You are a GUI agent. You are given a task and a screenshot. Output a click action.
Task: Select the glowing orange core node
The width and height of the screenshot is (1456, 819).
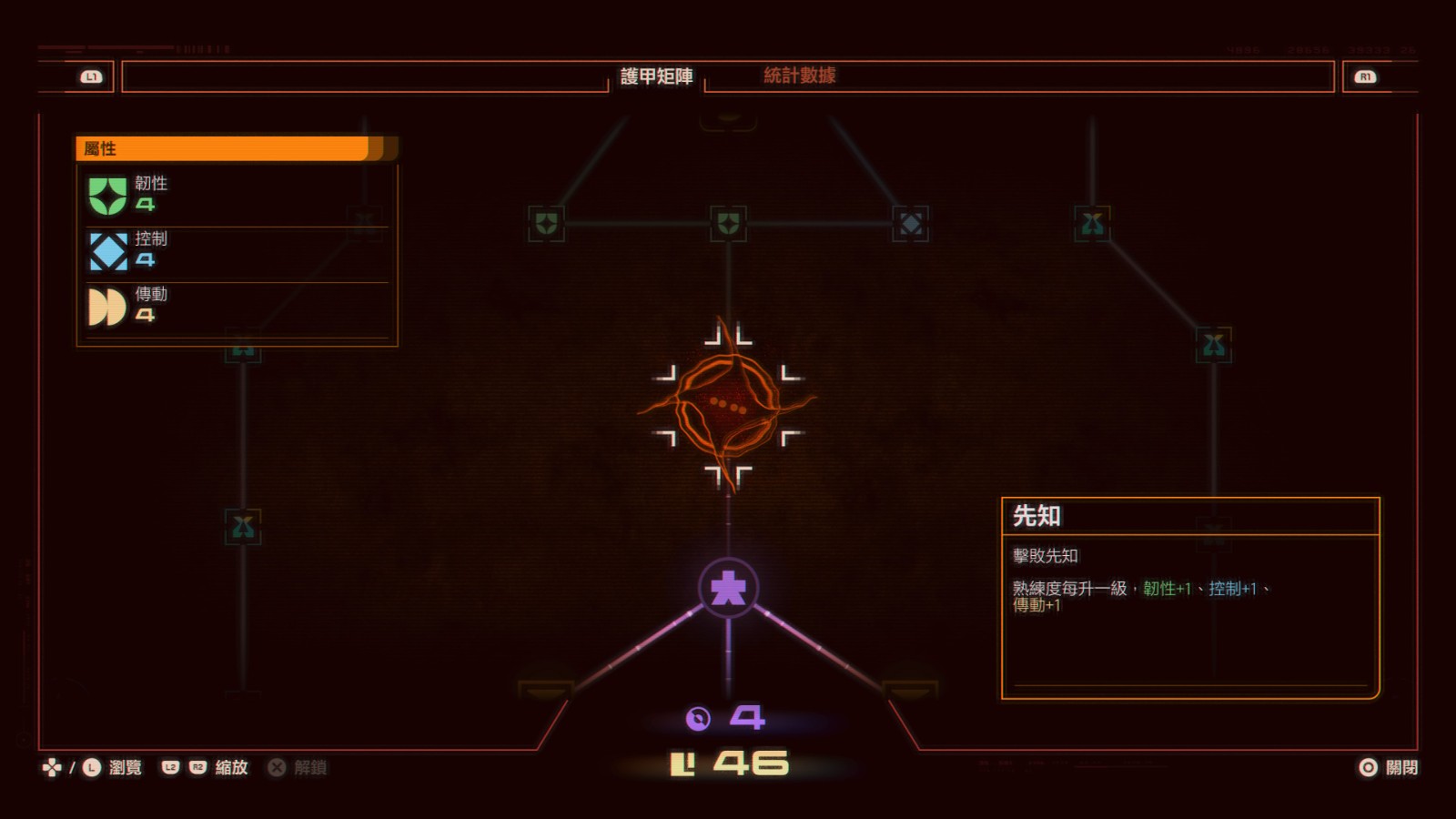tap(728, 405)
